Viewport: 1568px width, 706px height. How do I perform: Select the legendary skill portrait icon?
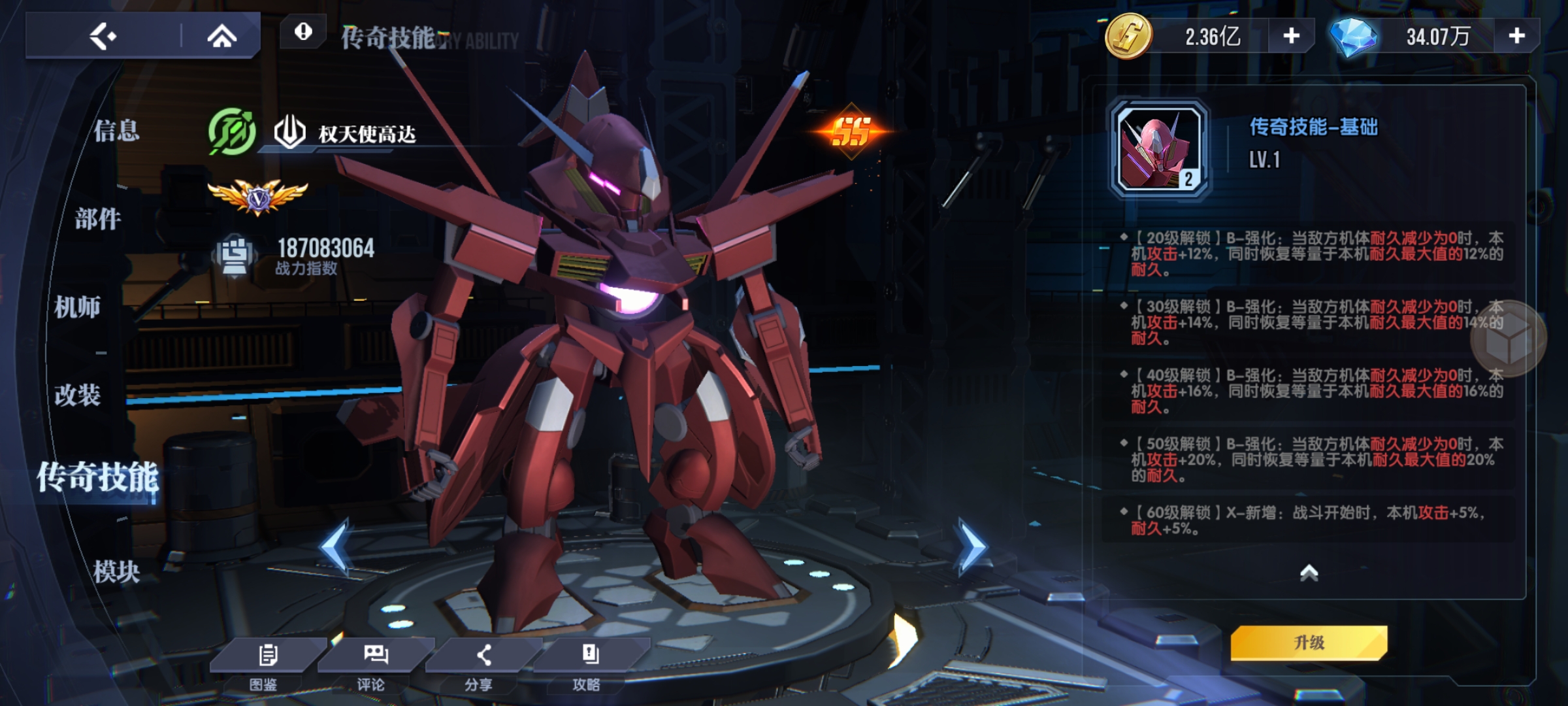click(1160, 148)
